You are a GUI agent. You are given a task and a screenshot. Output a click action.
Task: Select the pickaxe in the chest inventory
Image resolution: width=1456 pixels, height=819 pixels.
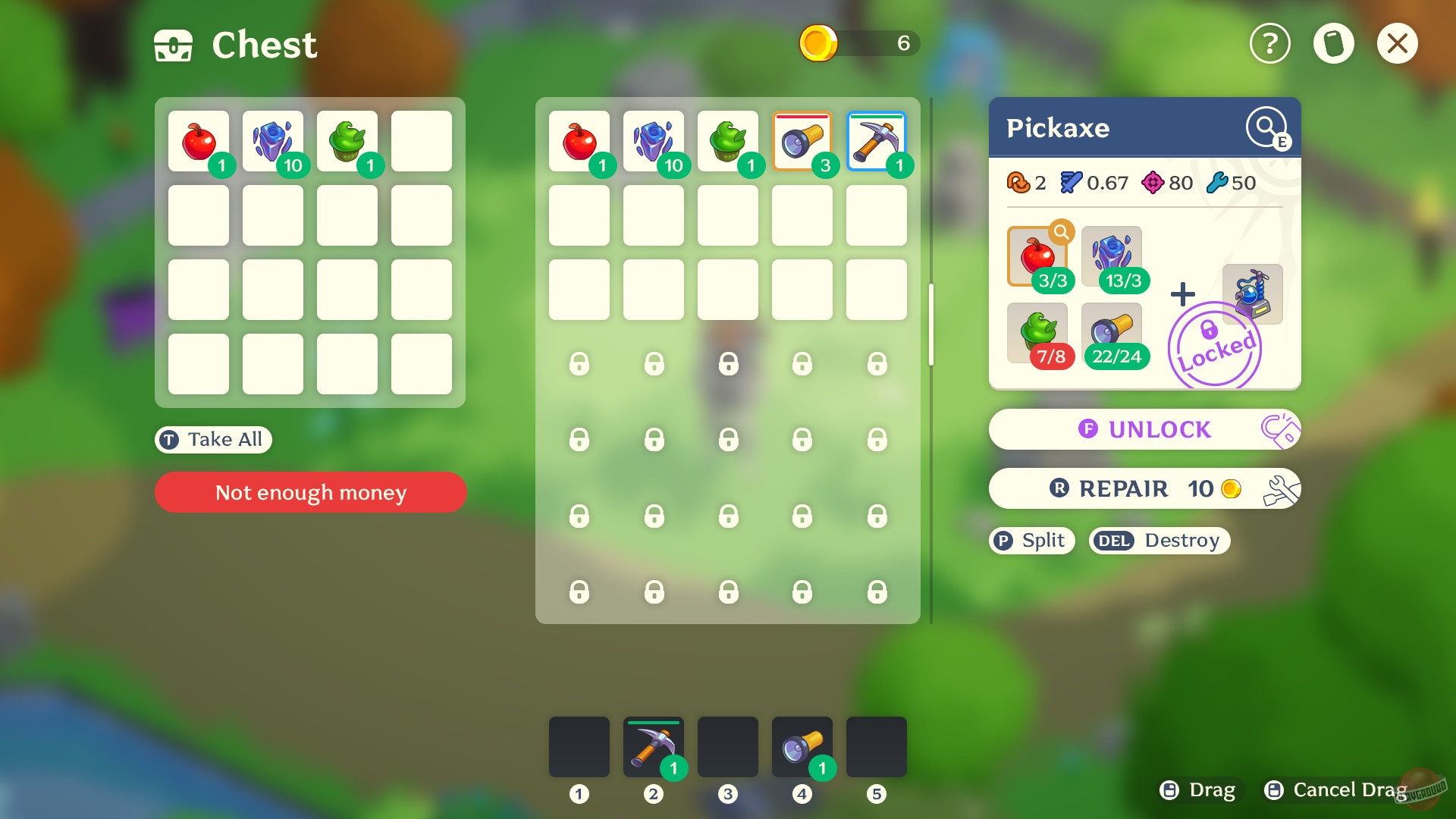tap(876, 140)
